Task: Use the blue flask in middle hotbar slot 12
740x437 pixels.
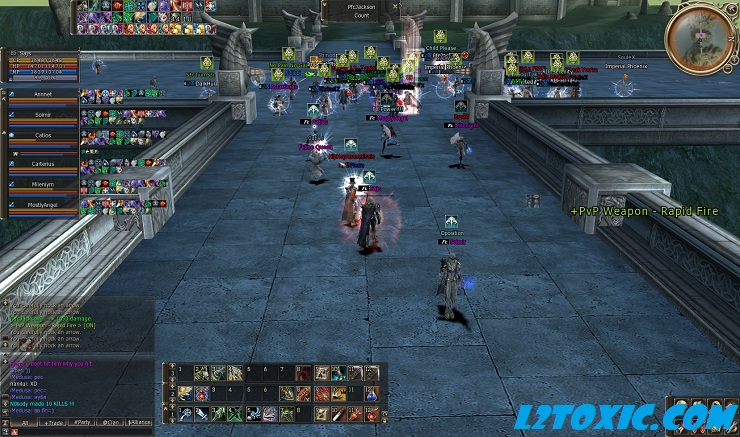Action: click(372, 393)
